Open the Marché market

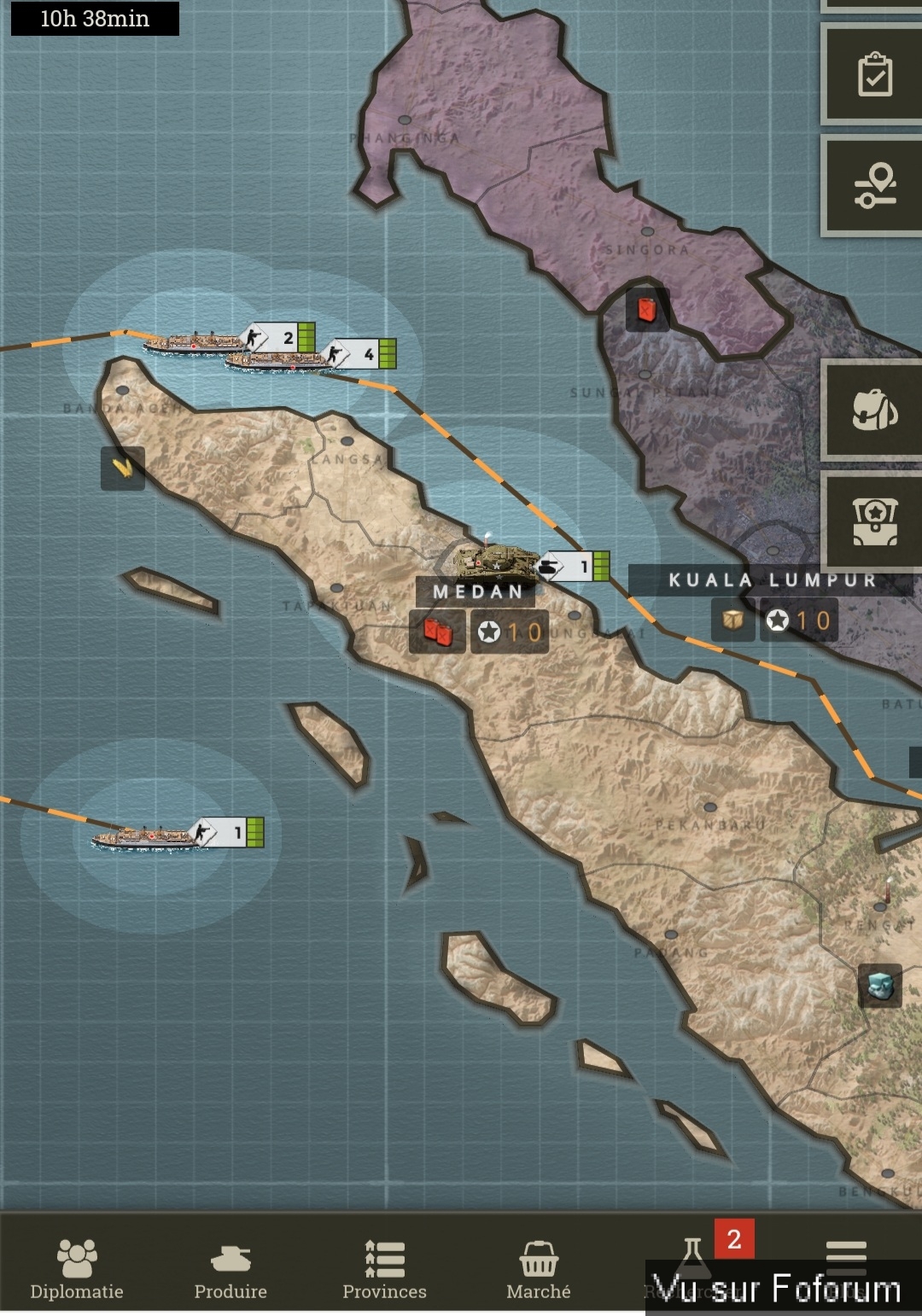click(538, 1267)
